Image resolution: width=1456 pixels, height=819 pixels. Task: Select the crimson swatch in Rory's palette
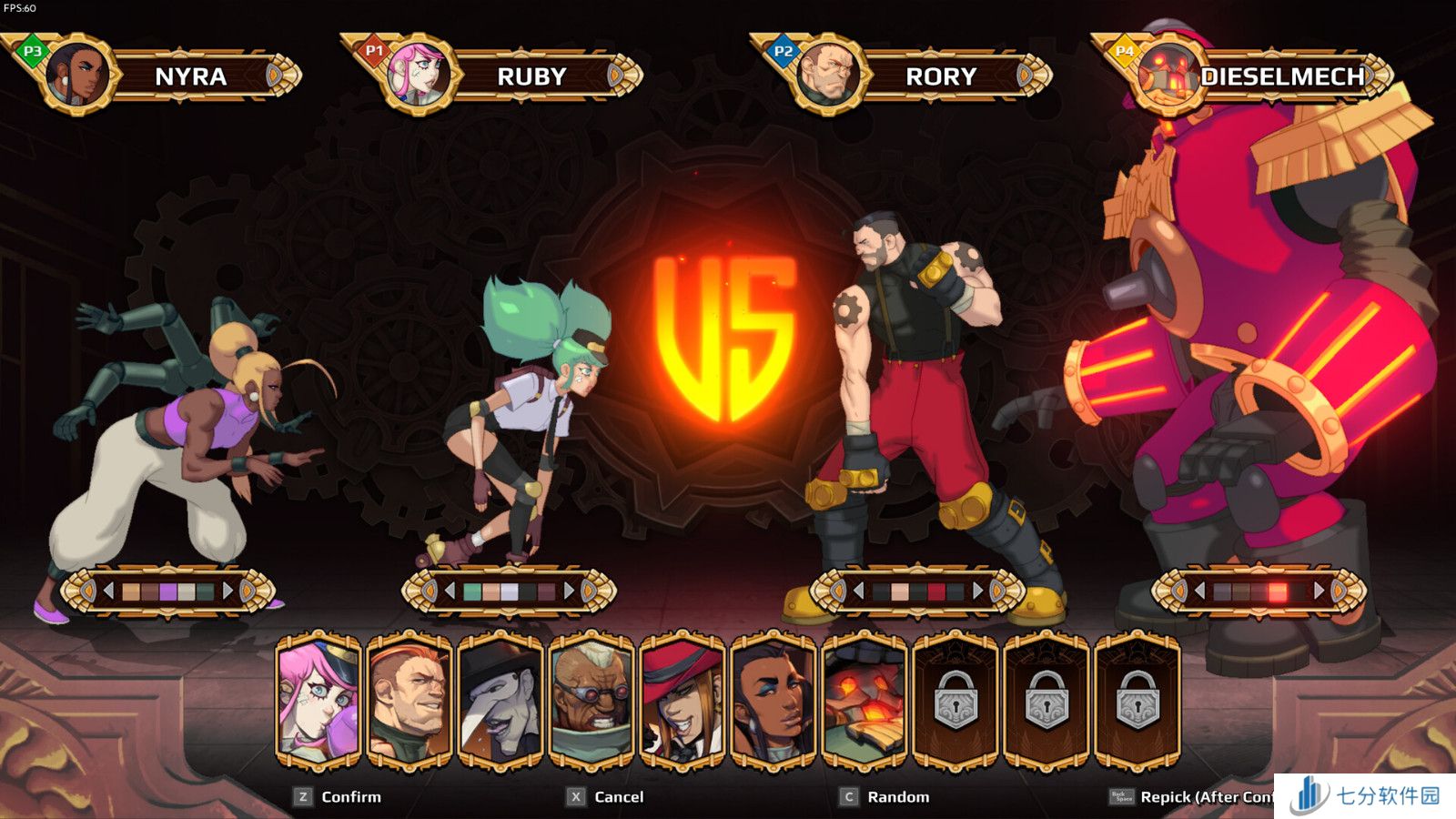(936, 592)
